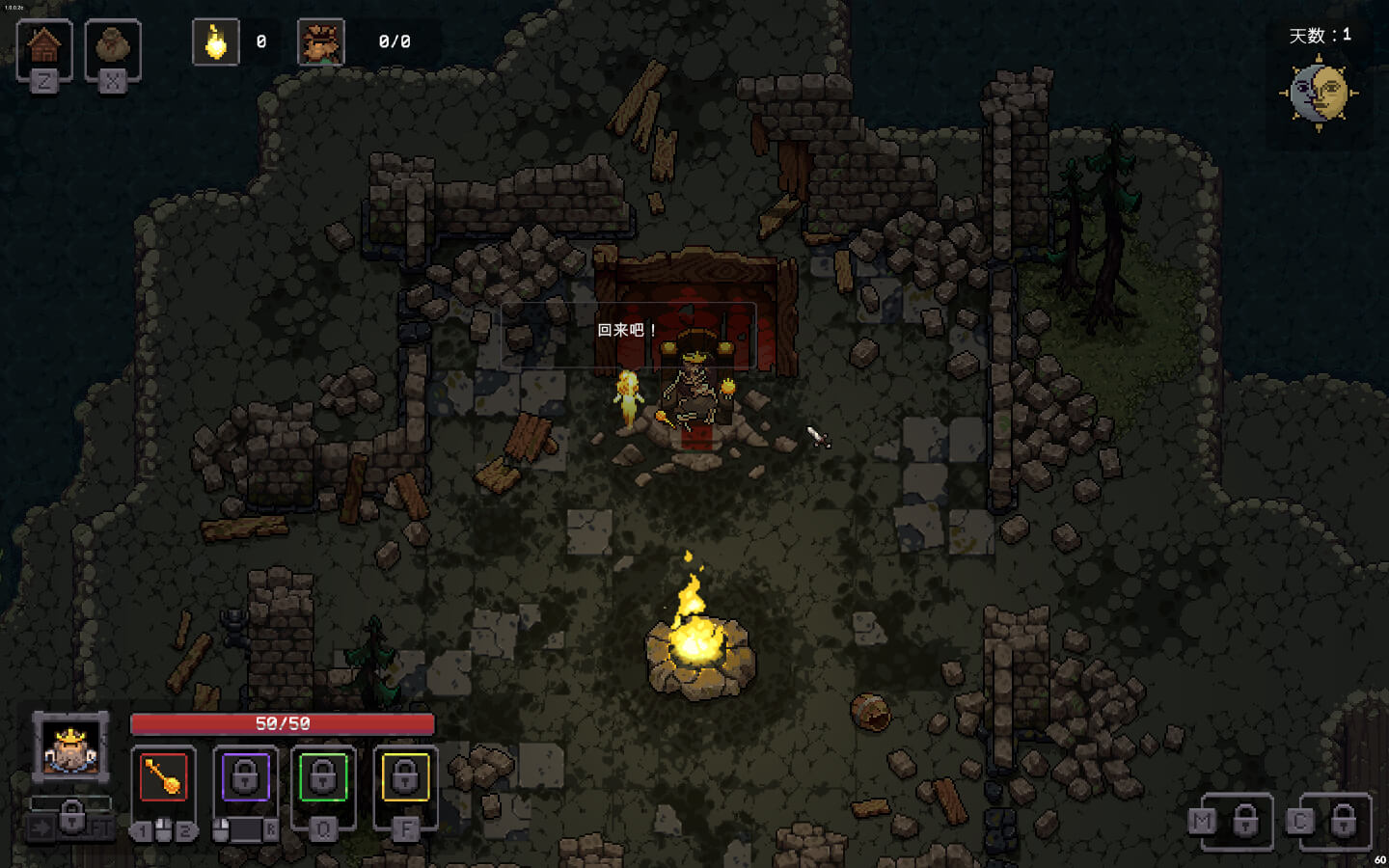This screenshot has height=868, width=1389.
Task: Select the purple locked ability slot
Action: click(x=245, y=777)
